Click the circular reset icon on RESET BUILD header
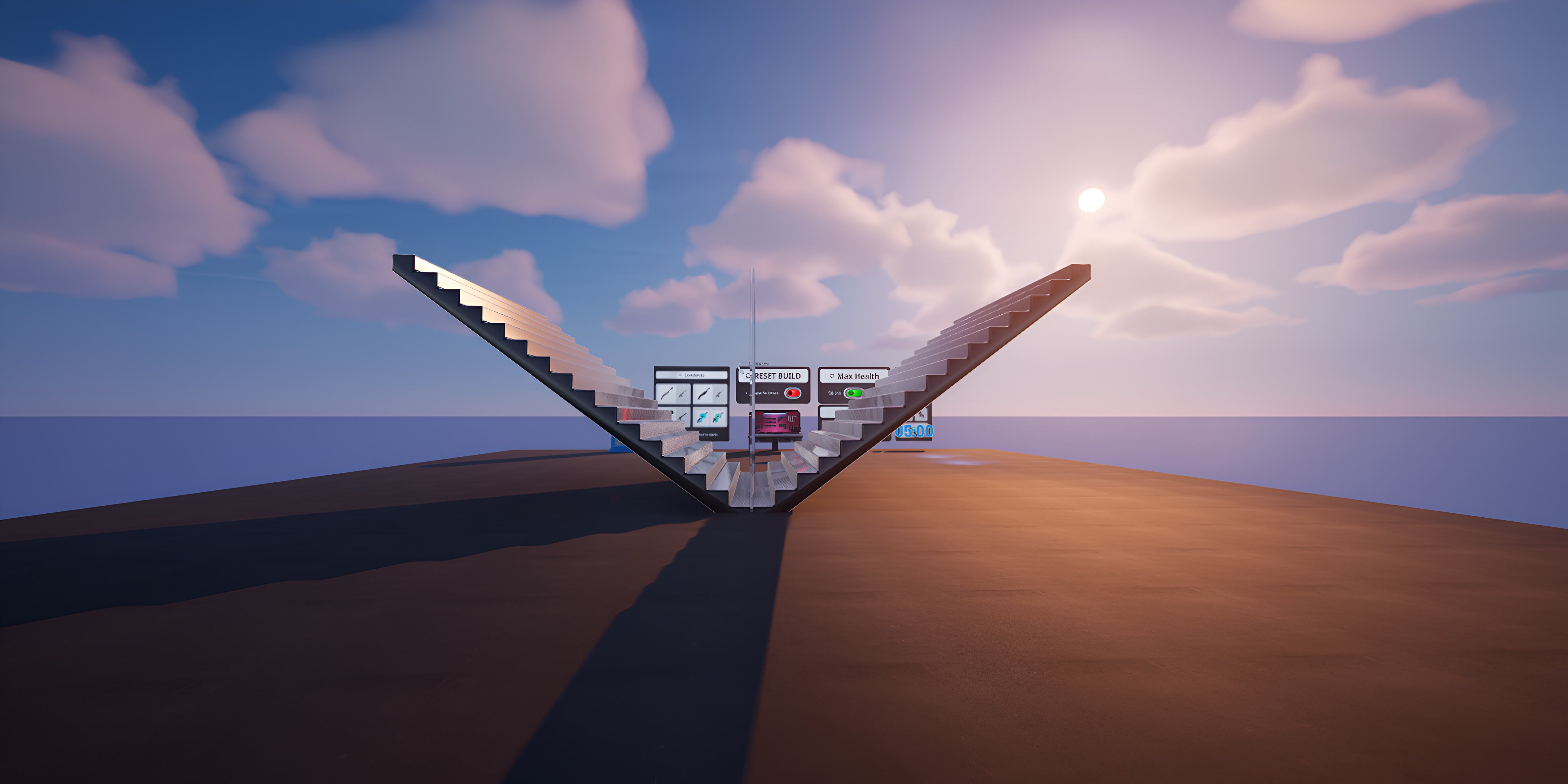This screenshot has height=784, width=1568. click(x=749, y=376)
